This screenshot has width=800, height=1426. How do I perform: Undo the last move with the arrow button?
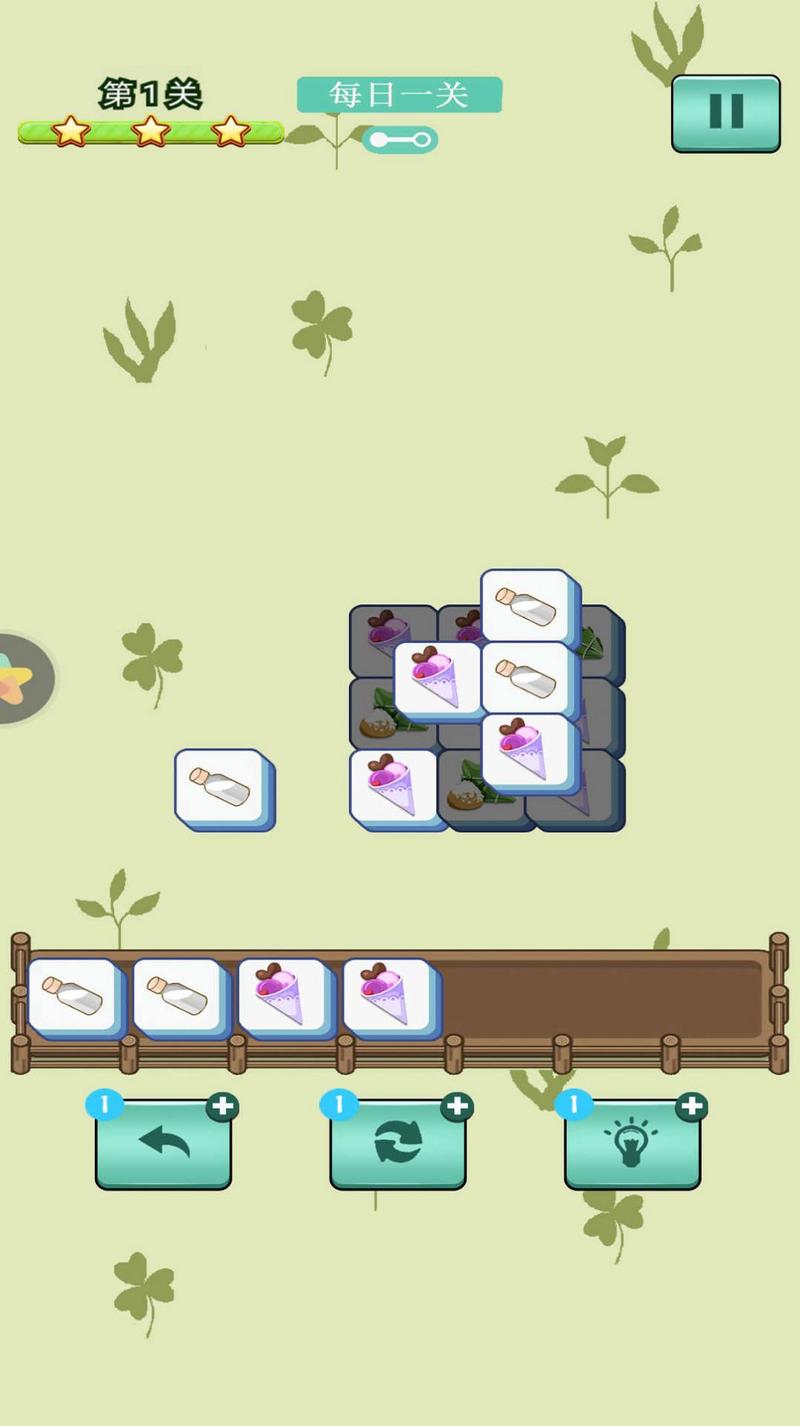coord(163,1144)
